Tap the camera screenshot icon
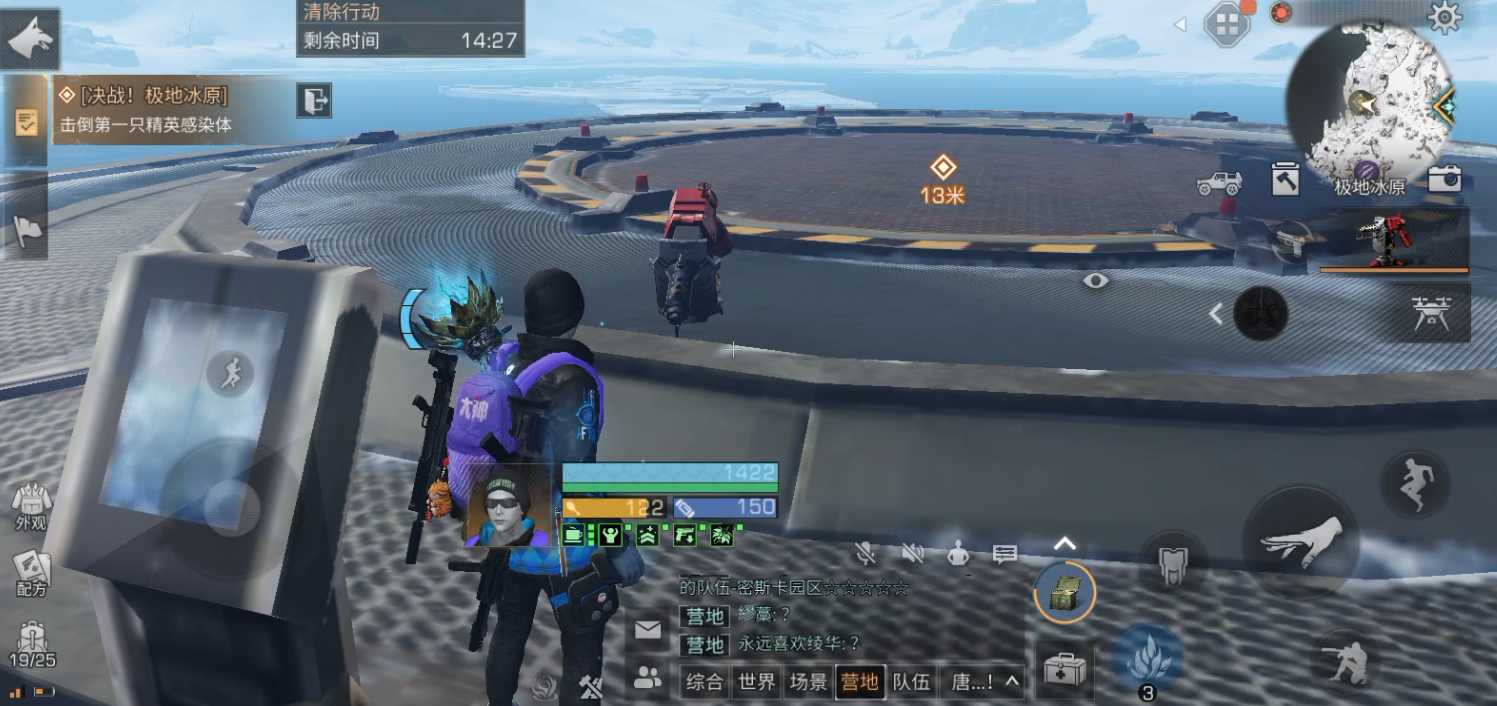 pos(1444,179)
